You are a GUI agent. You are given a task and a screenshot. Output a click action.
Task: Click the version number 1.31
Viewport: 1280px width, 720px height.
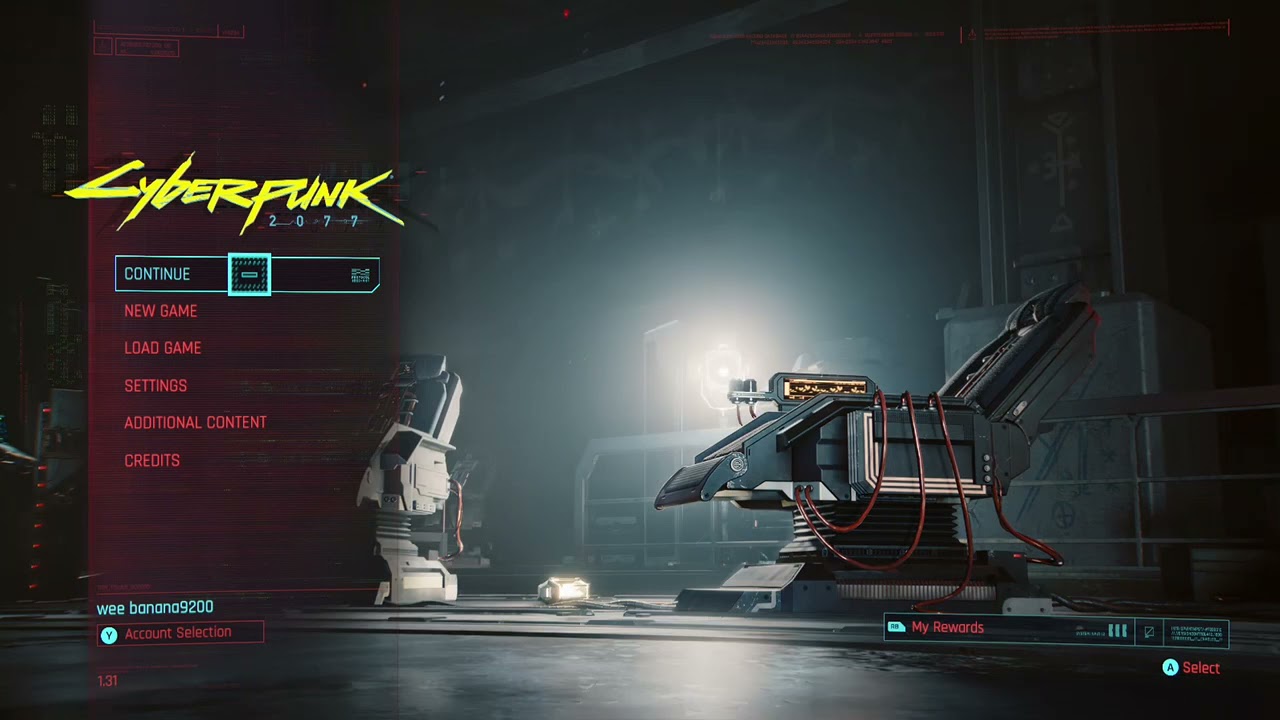coord(107,681)
